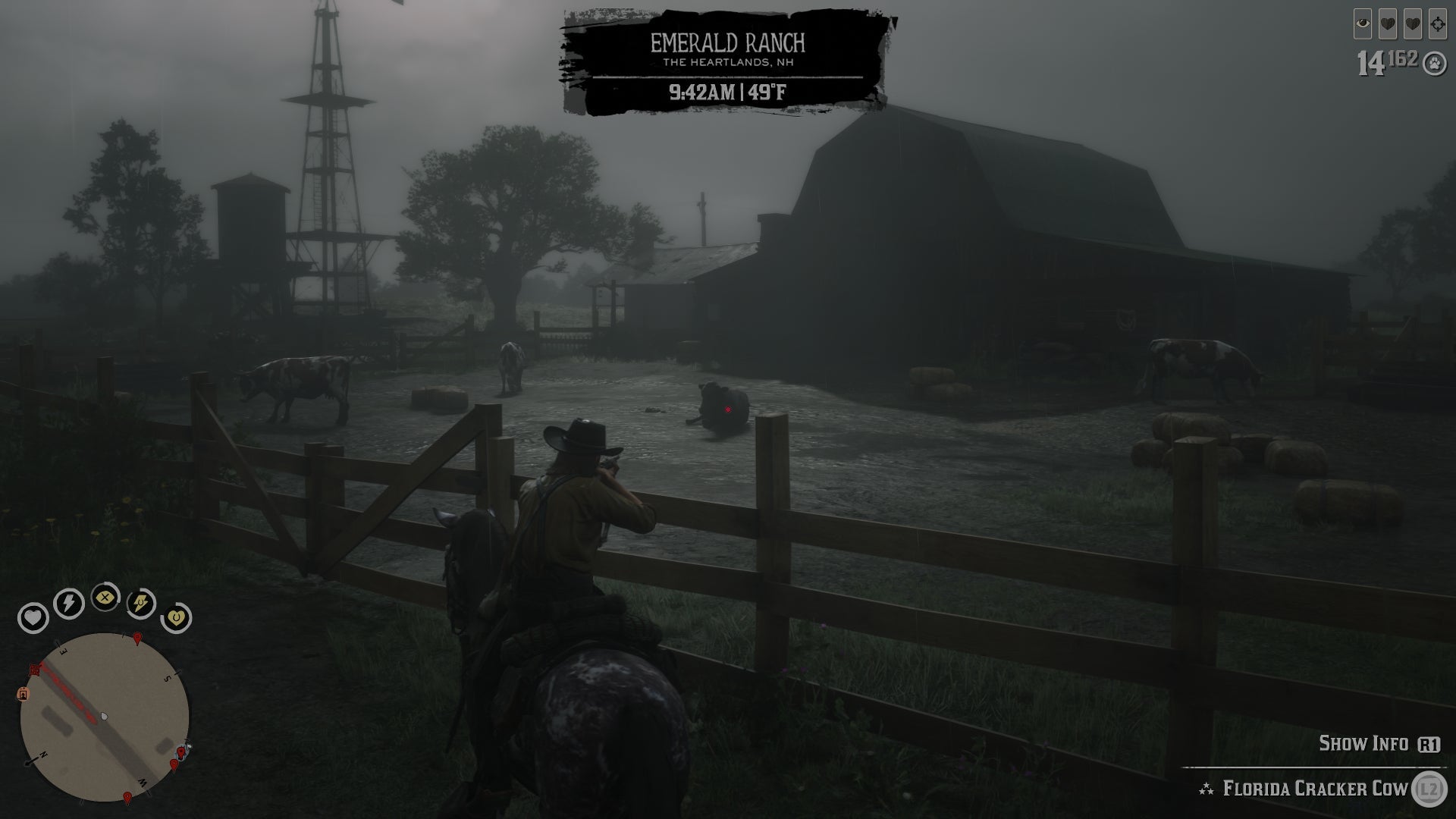The image size is (1456, 819).
Task: Open the red destination pin above the minimap
Action: click(137, 638)
